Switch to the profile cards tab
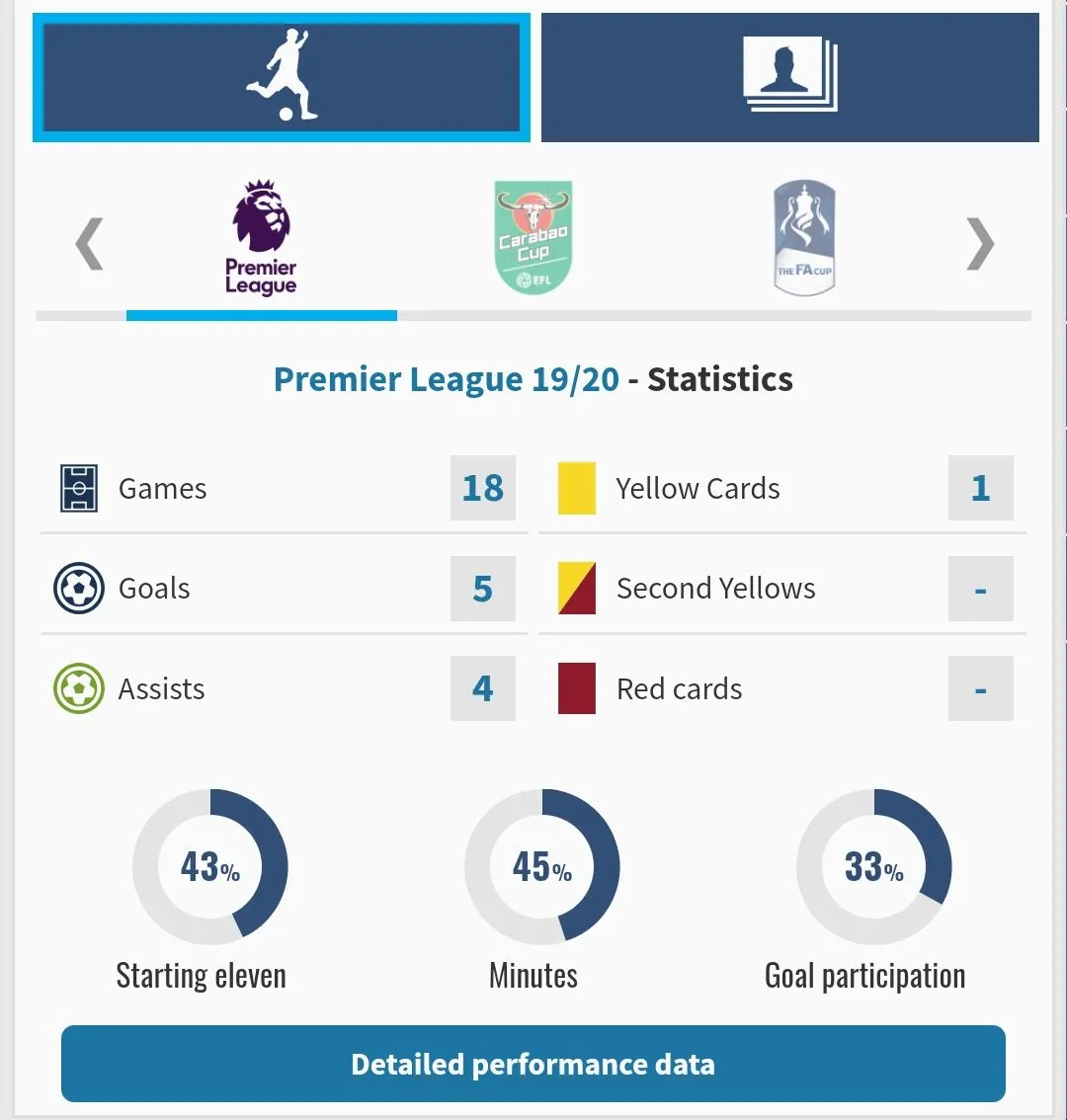This screenshot has width=1067, height=1120. (x=789, y=77)
